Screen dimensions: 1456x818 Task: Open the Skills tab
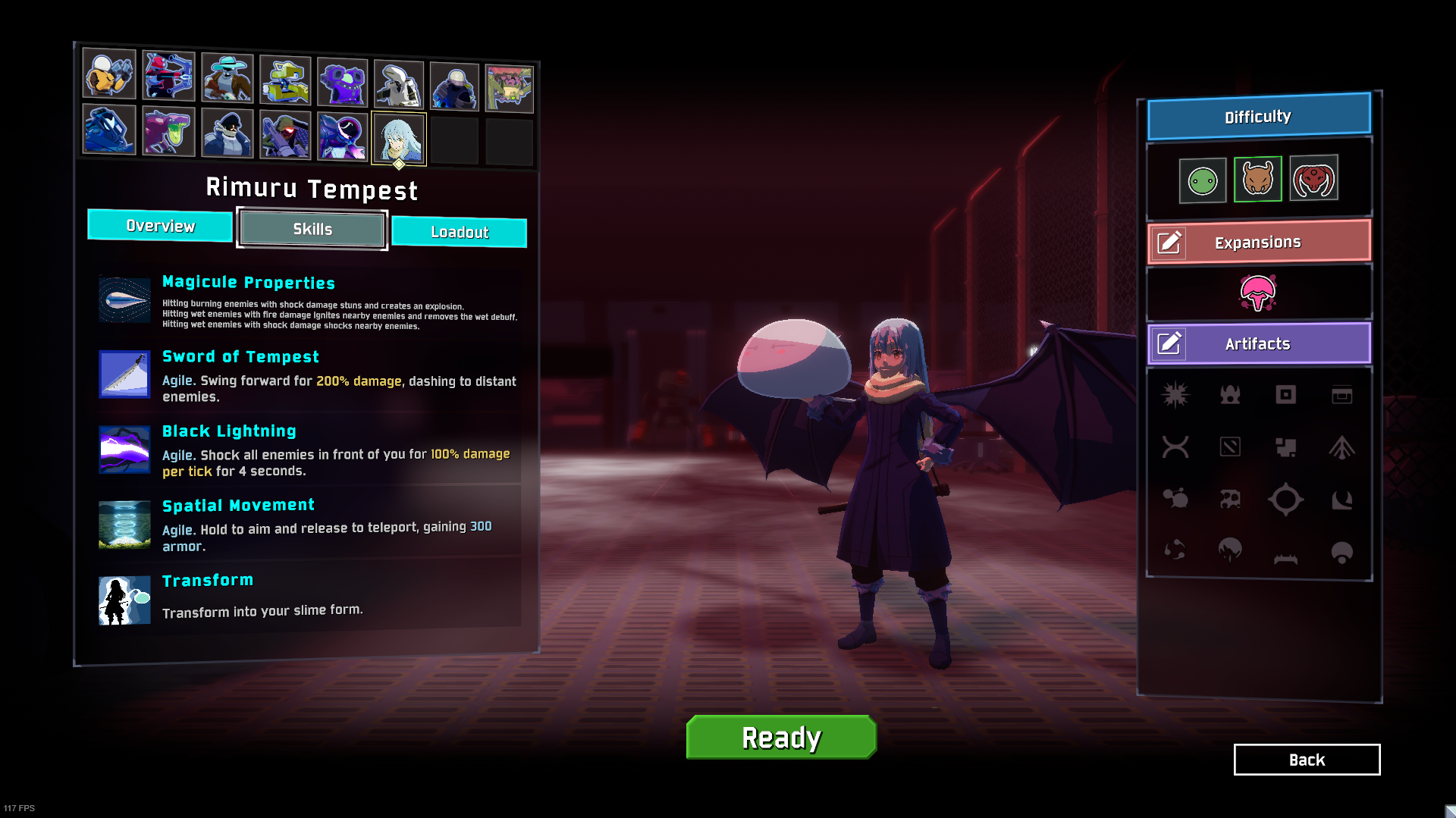click(312, 229)
